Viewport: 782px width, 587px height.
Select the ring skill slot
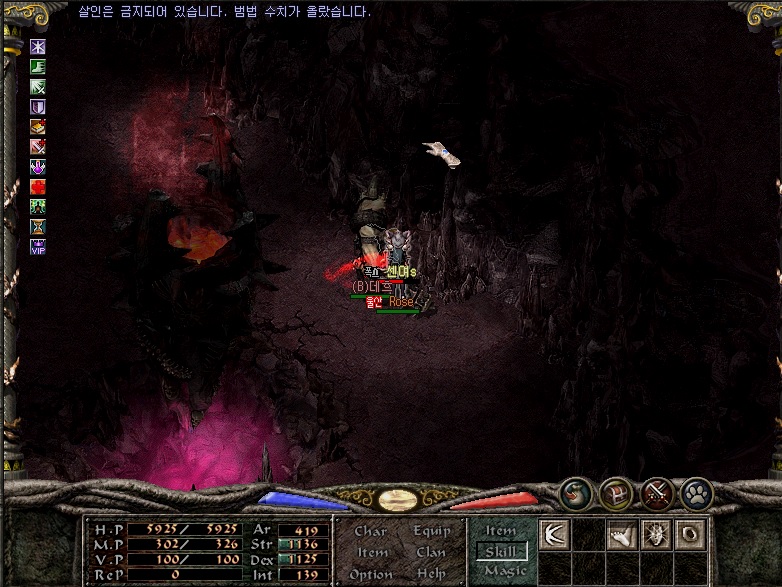pos(690,534)
